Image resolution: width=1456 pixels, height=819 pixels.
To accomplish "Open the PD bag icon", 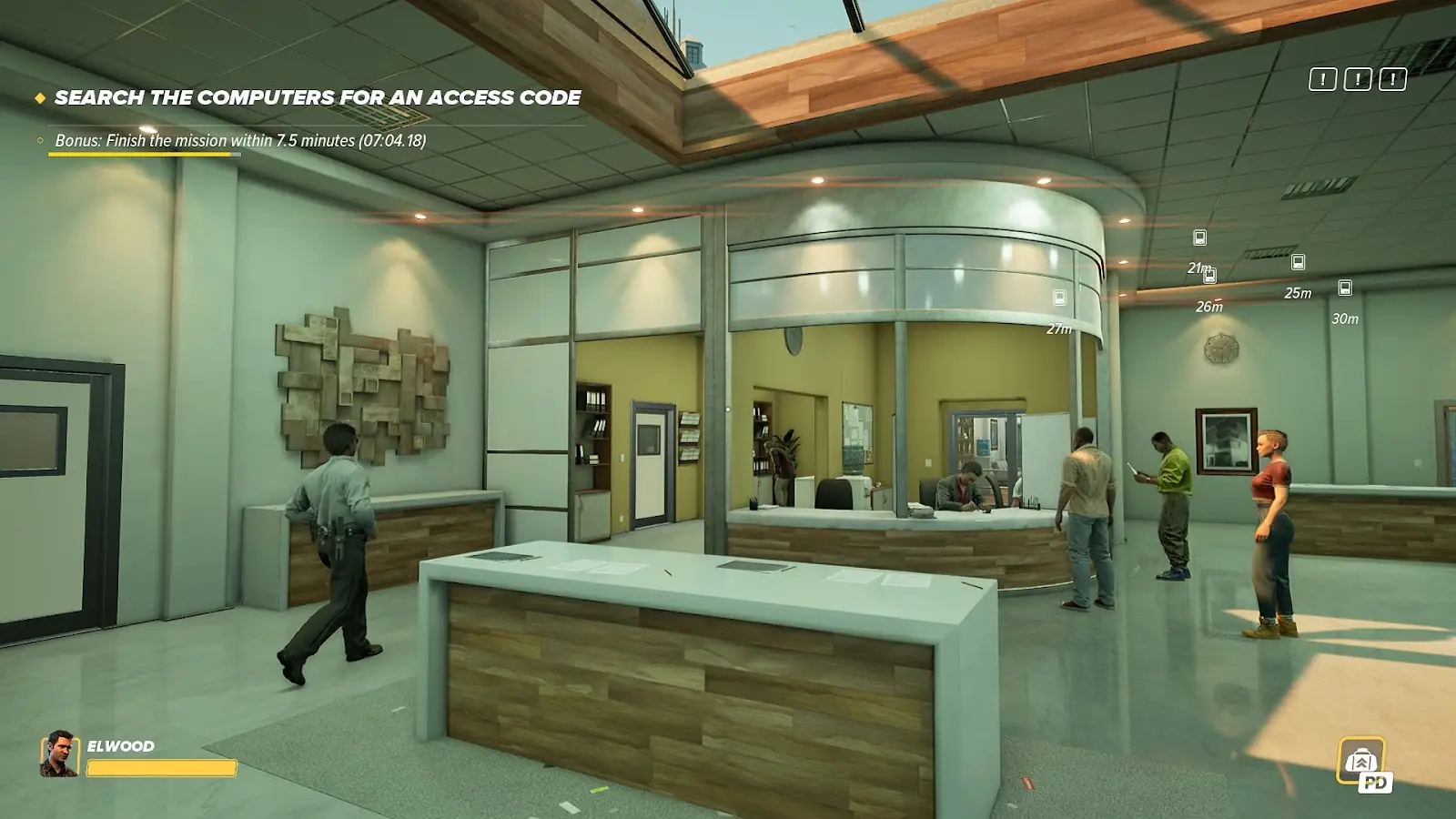I will pos(1362,763).
